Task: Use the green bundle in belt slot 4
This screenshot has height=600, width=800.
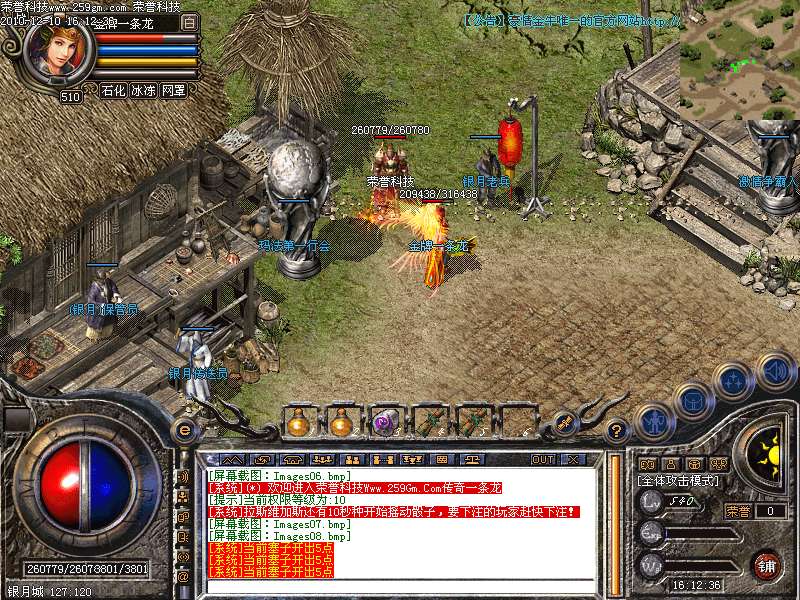Action: coord(429,423)
